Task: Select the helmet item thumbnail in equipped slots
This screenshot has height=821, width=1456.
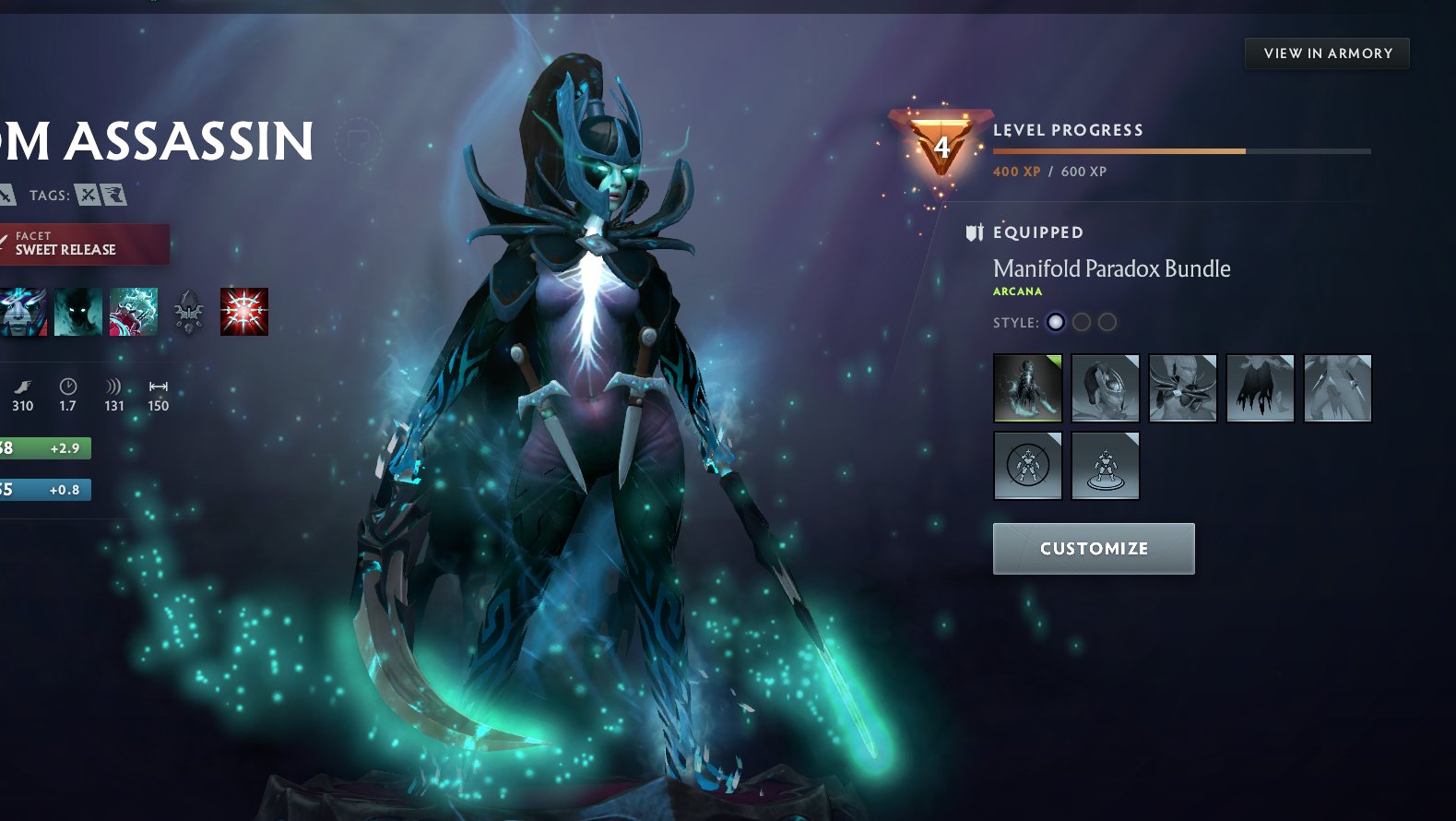Action: [1105, 388]
